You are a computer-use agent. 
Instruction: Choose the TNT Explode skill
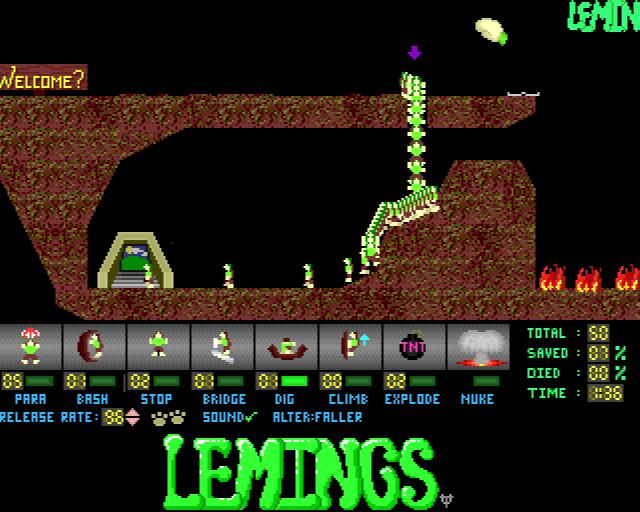click(x=414, y=347)
